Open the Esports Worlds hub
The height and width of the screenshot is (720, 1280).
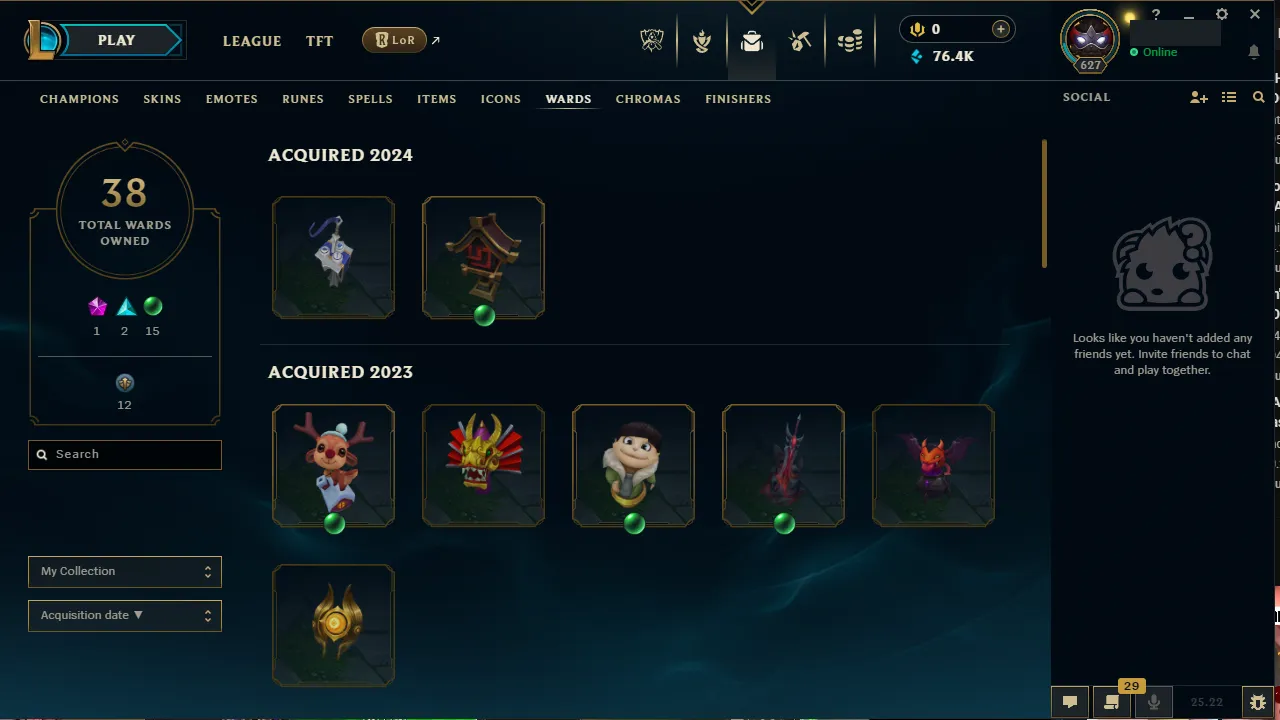coord(651,41)
